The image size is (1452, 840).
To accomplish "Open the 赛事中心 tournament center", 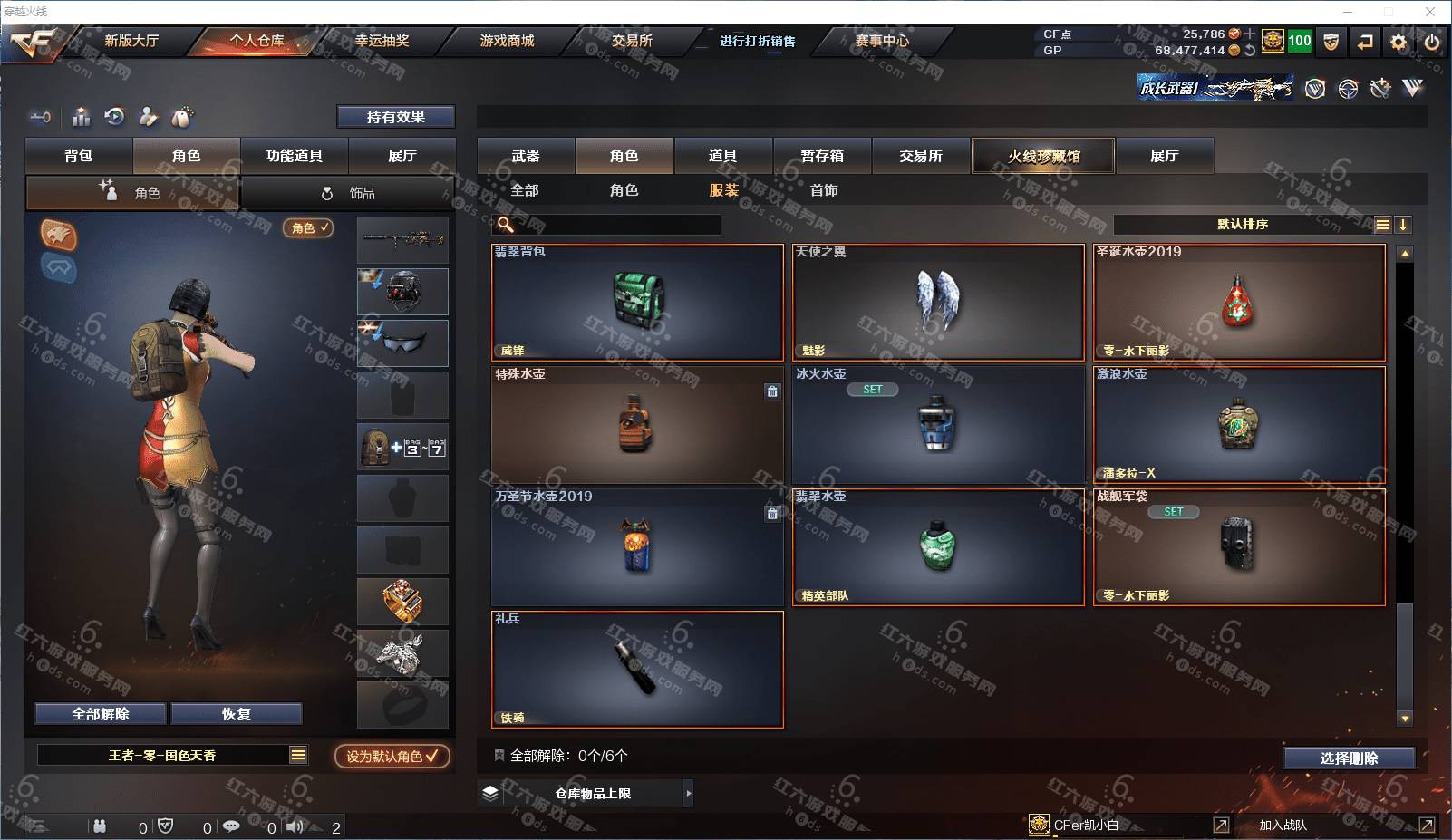I will click(882, 41).
